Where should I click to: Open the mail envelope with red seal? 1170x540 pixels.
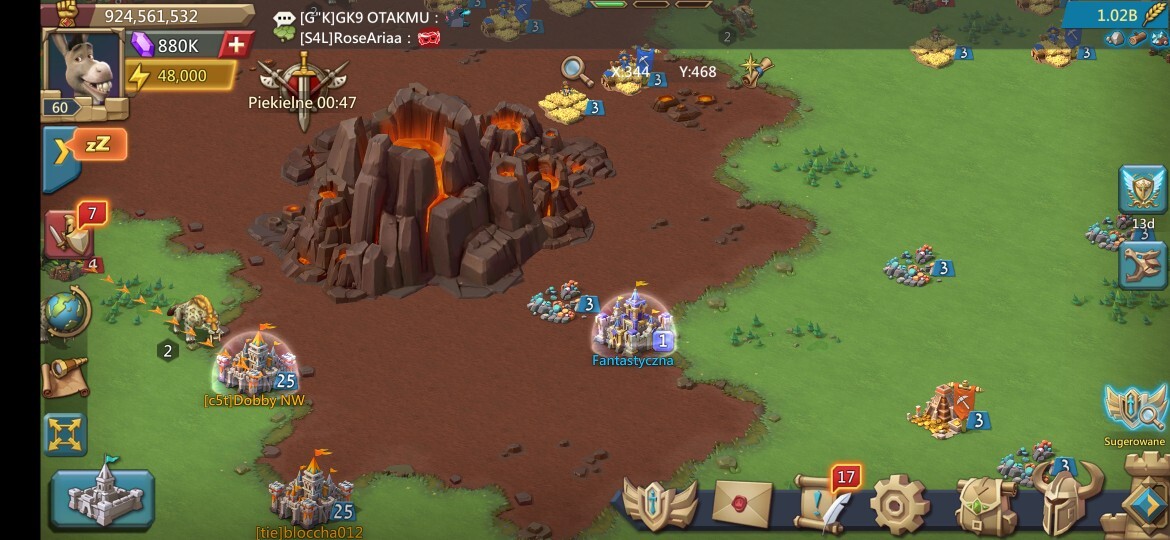742,502
